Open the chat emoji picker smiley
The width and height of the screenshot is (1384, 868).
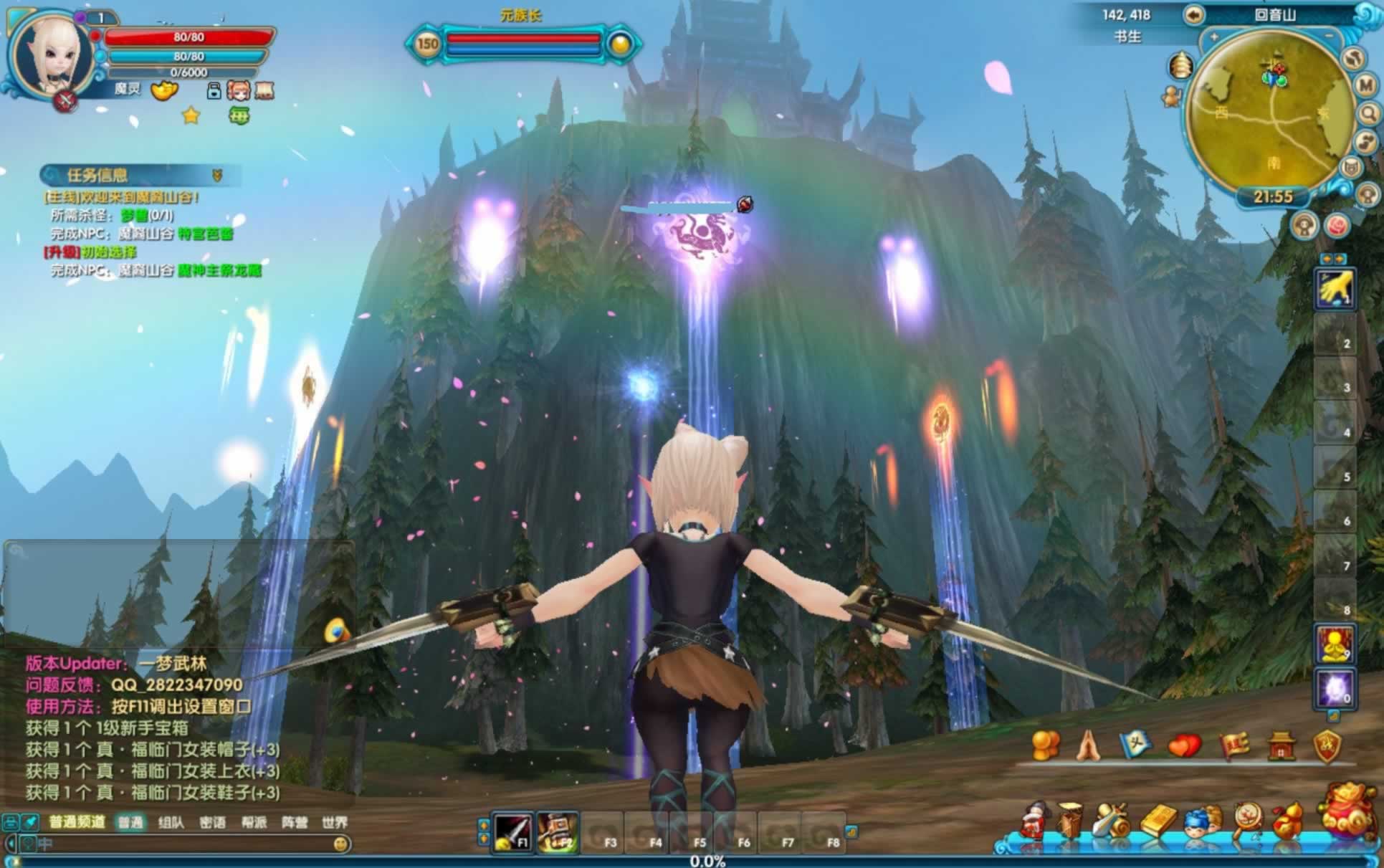[341, 844]
